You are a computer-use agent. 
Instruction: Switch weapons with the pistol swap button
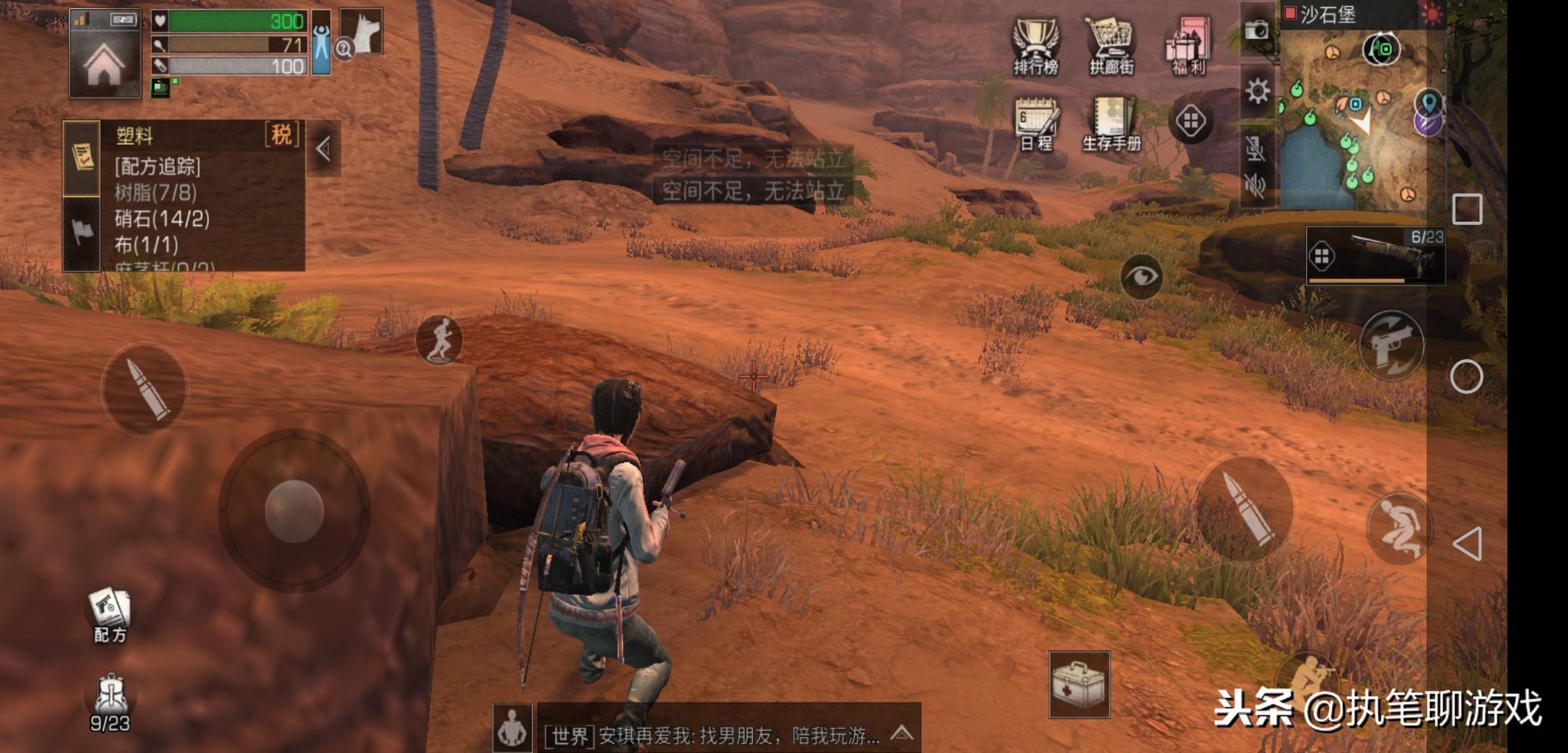coord(1392,345)
